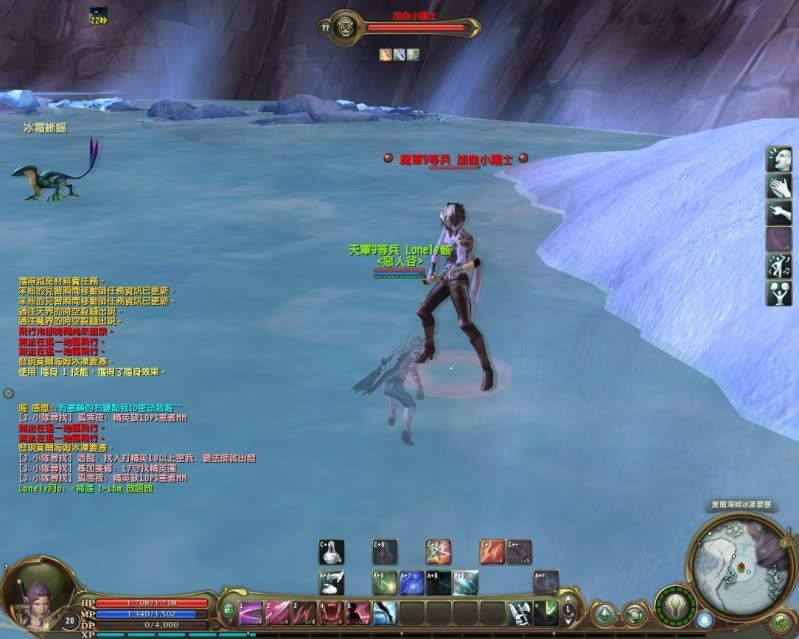Trigger the dancing figure emote icon

tap(779, 267)
